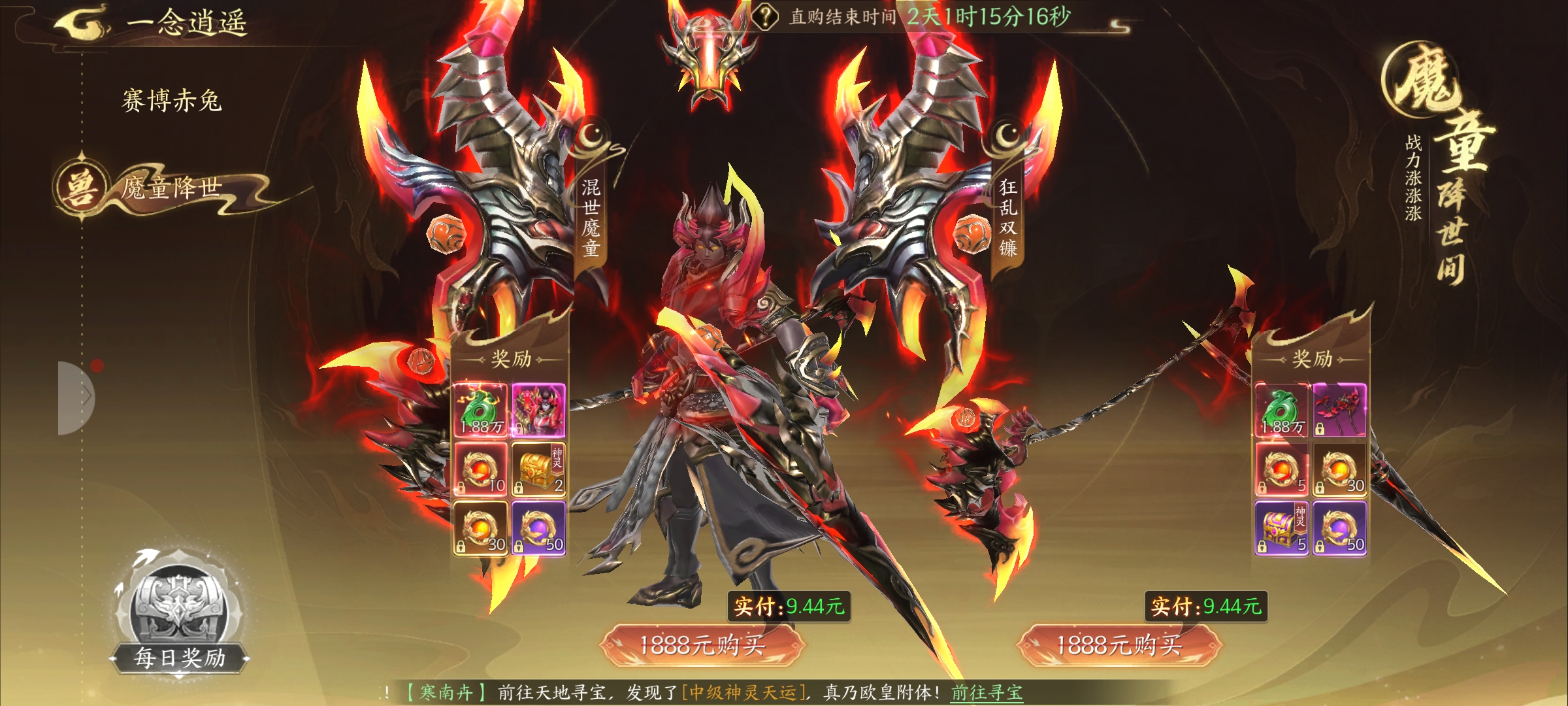Buy the 混世魔童 pack for 1888元
This screenshot has width=1568, height=706.
702,645
